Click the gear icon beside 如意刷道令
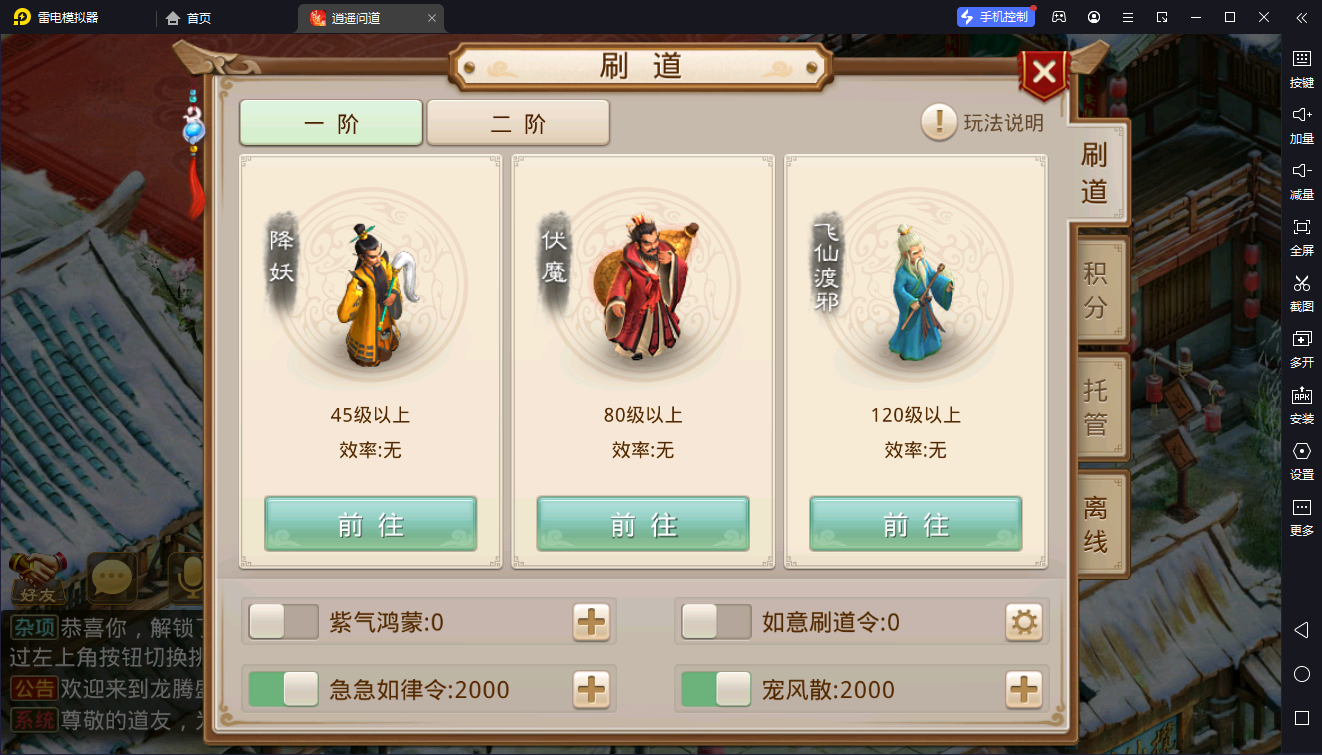The width and height of the screenshot is (1322, 755). coord(1023,622)
